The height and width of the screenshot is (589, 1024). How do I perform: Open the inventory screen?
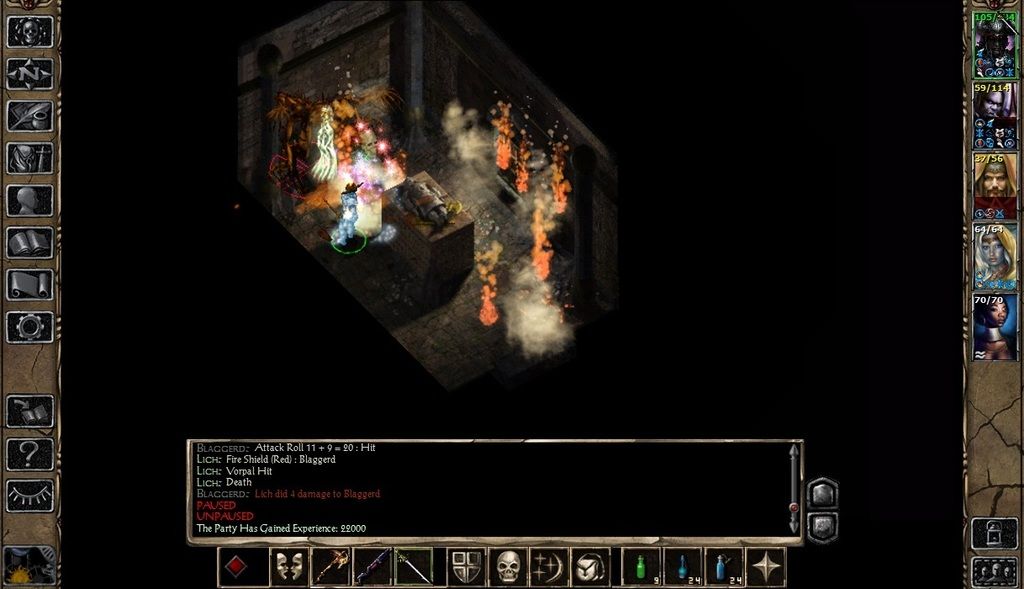[x=30, y=158]
